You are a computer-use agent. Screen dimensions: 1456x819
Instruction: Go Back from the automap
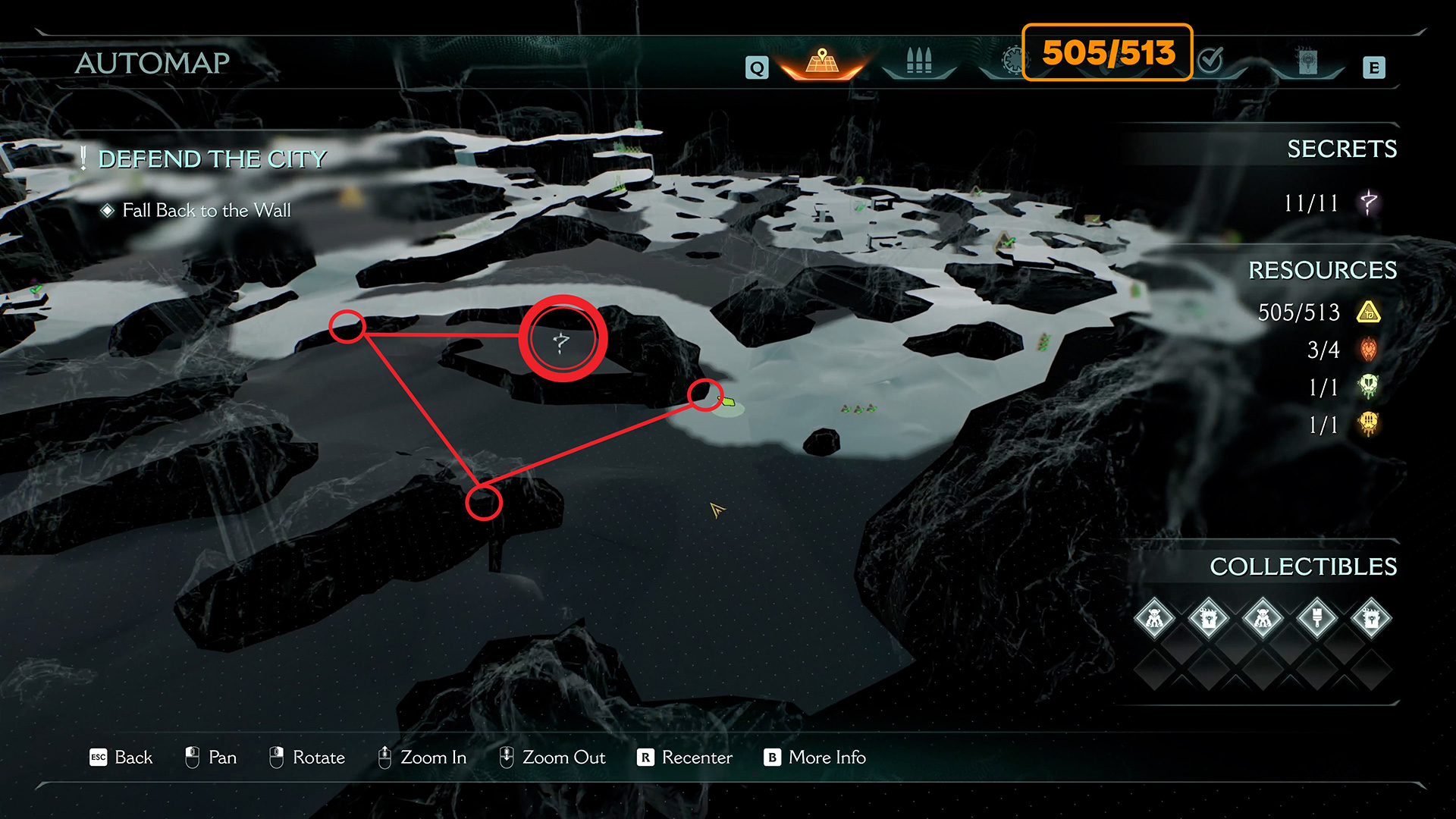tap(121, 758)
